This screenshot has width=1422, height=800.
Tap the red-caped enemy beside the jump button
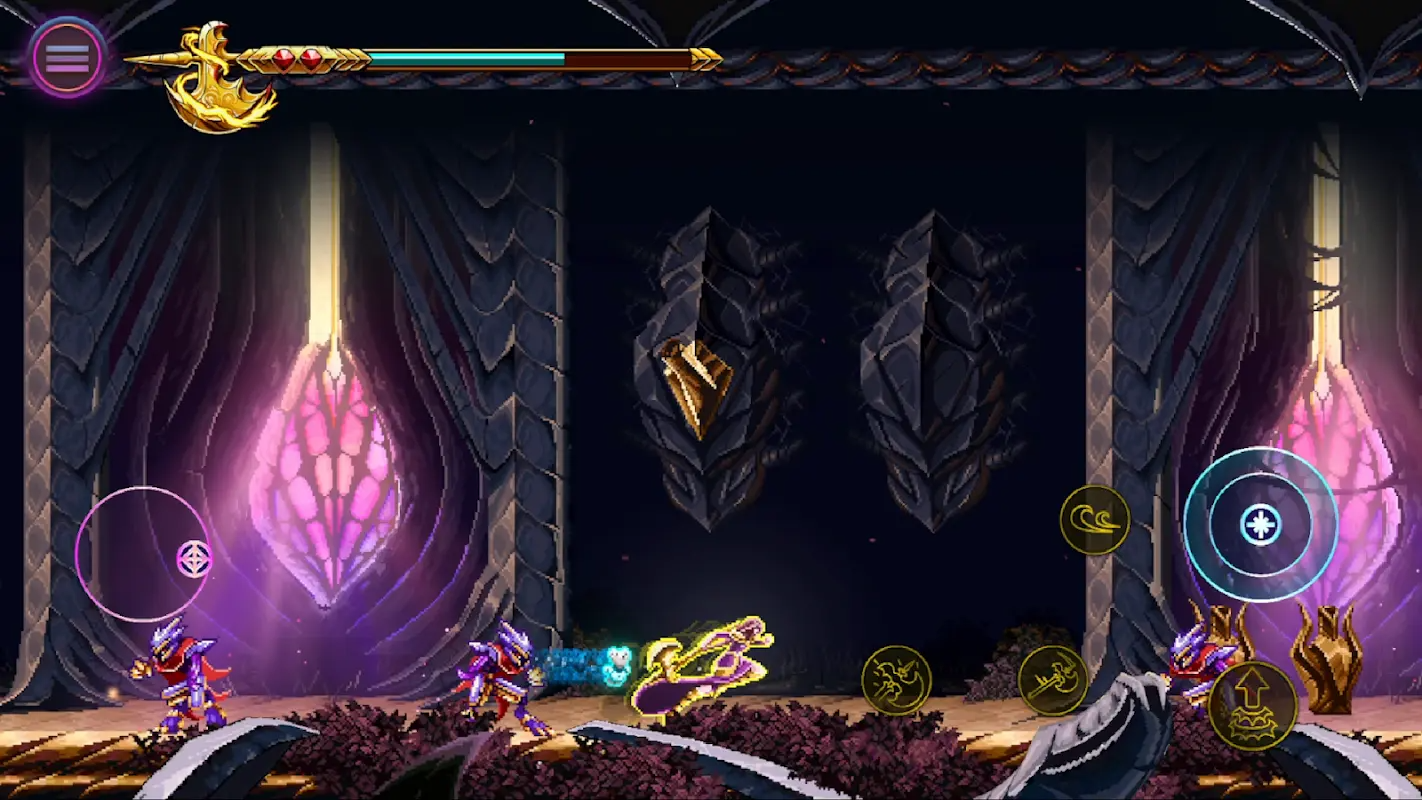click(x=1200, y=665)
